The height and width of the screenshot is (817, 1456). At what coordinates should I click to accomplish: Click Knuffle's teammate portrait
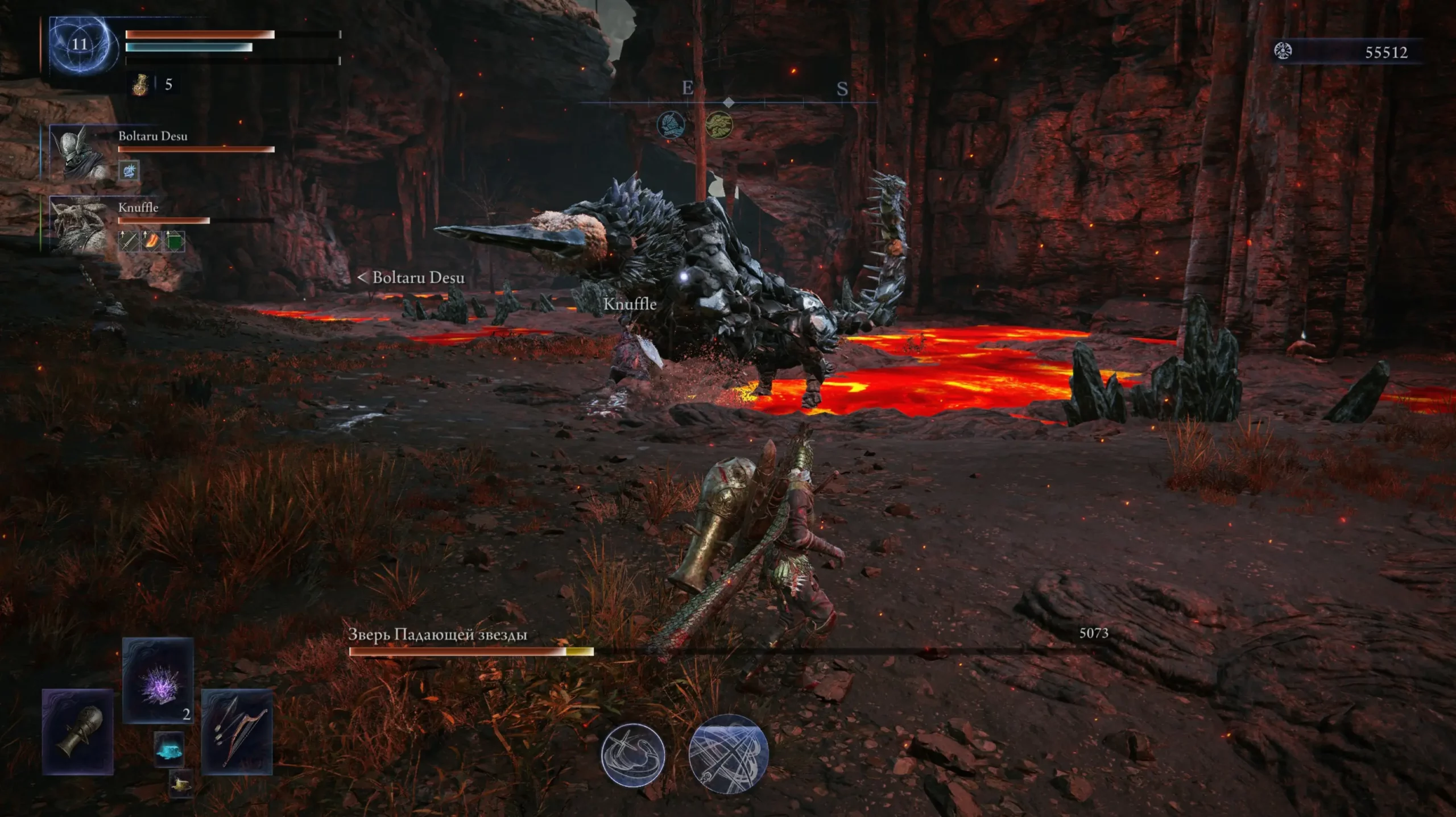coord(79,224)
